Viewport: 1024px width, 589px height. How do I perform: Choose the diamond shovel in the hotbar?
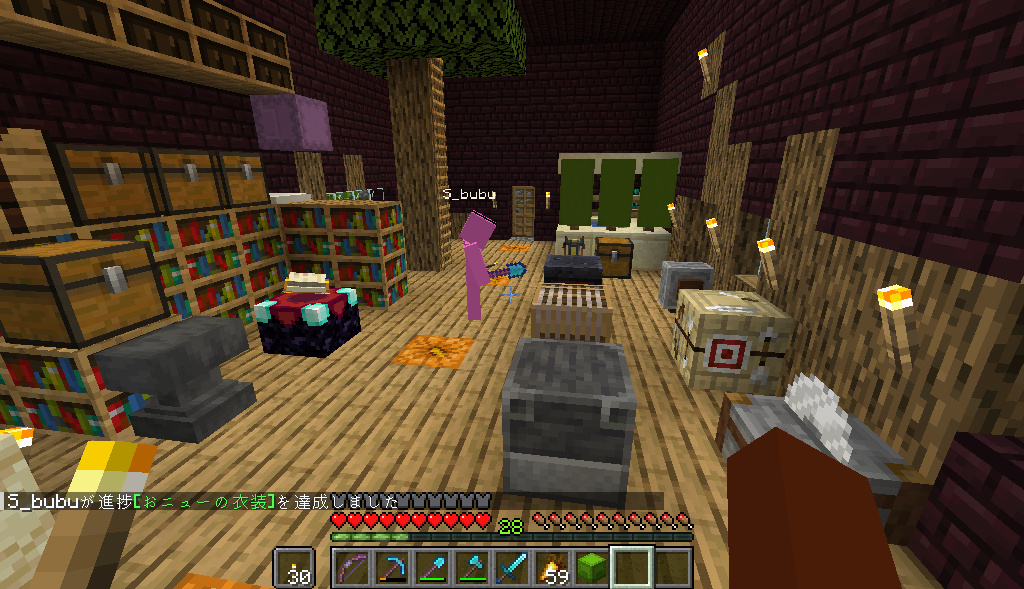click(432, 568)
